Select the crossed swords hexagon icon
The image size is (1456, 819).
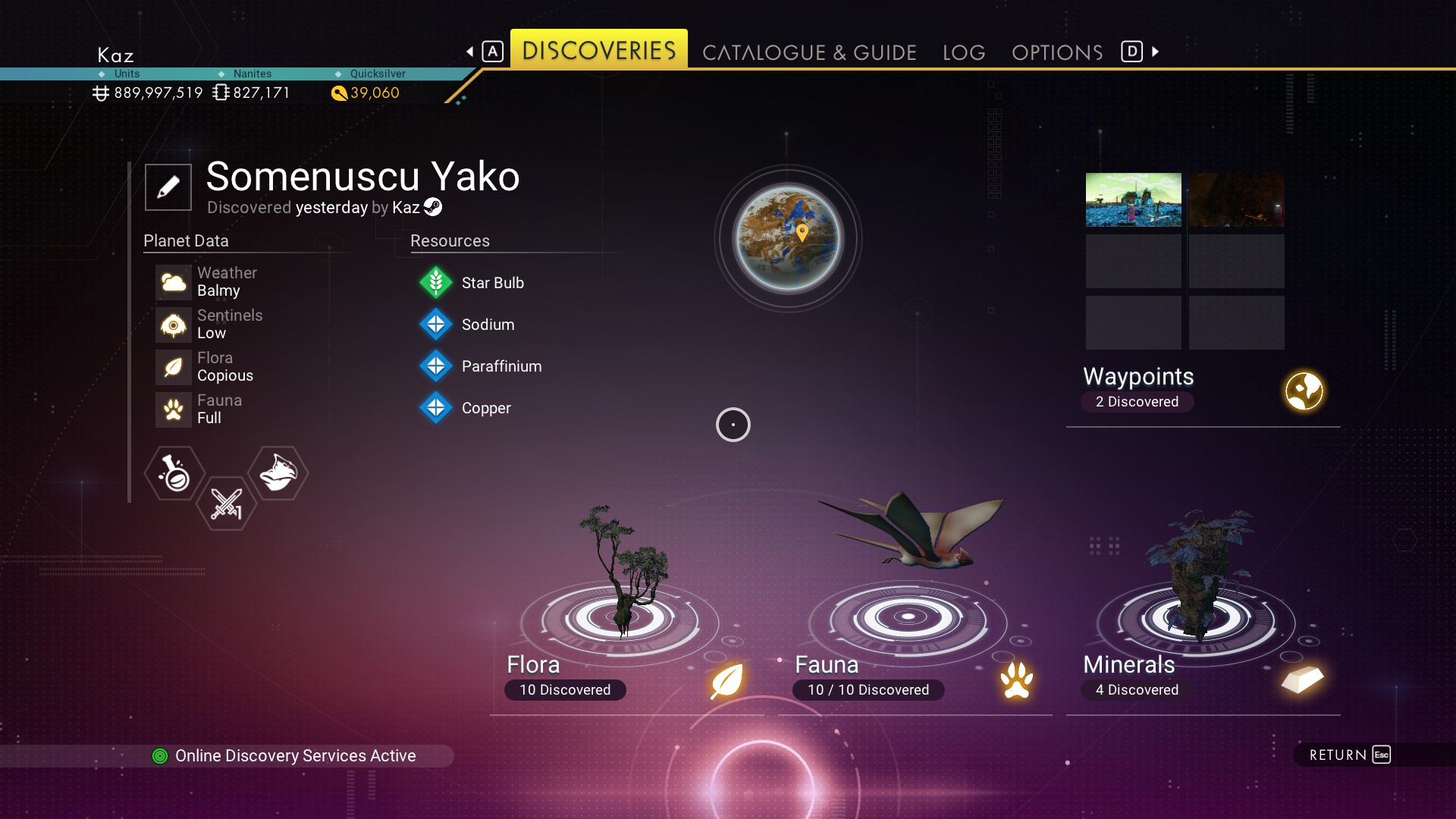(226, 504)
